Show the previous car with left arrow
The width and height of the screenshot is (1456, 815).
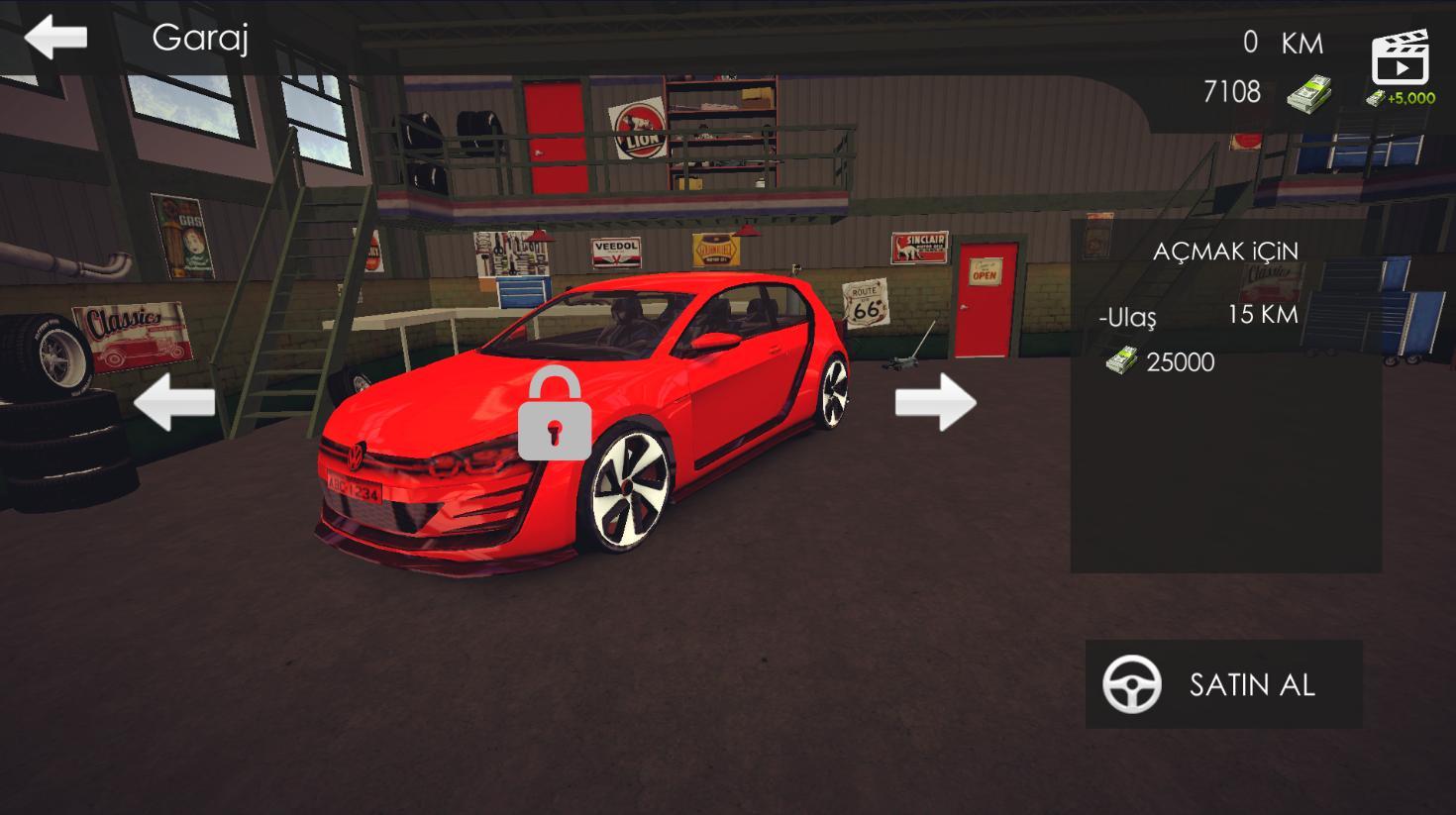[174, 402]
